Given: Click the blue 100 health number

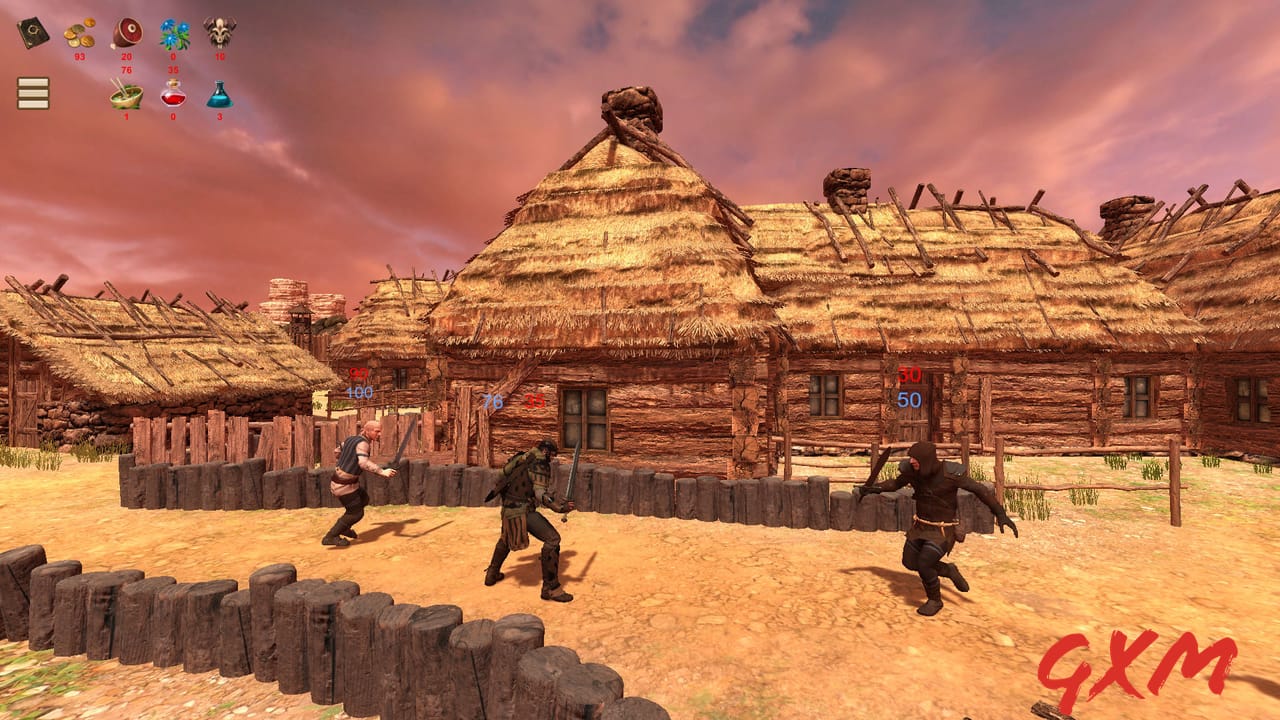Looking at the screenshot, I should click(x=358, y=393).
